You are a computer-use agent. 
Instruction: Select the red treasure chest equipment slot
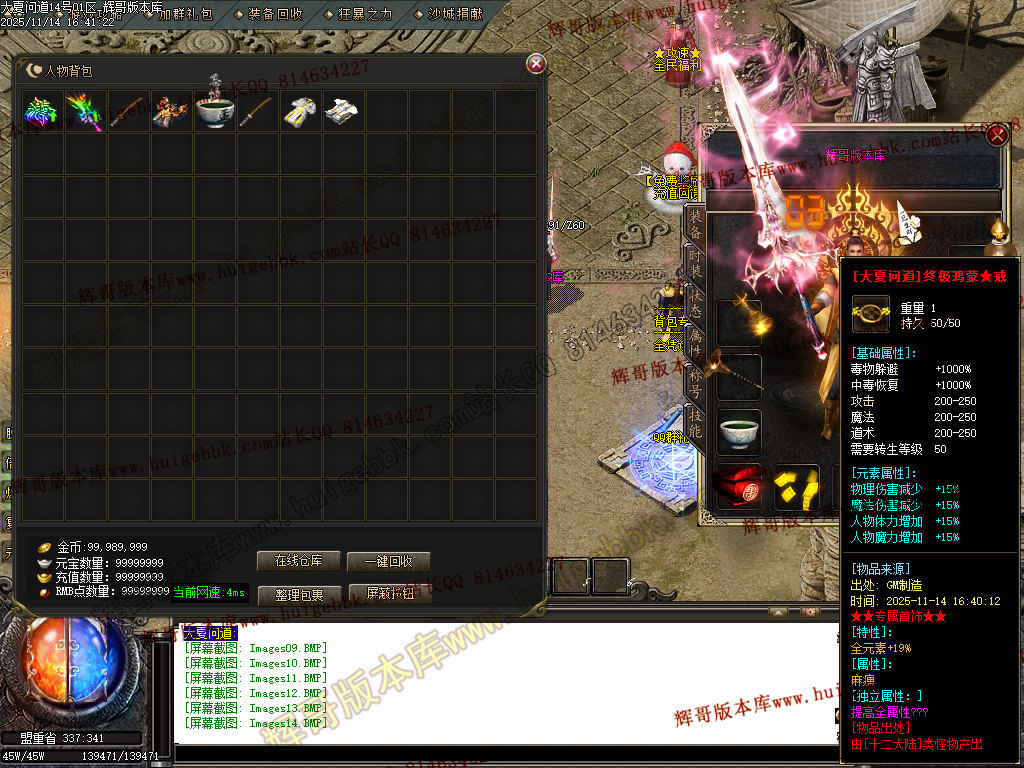click(x=739, y=487)
